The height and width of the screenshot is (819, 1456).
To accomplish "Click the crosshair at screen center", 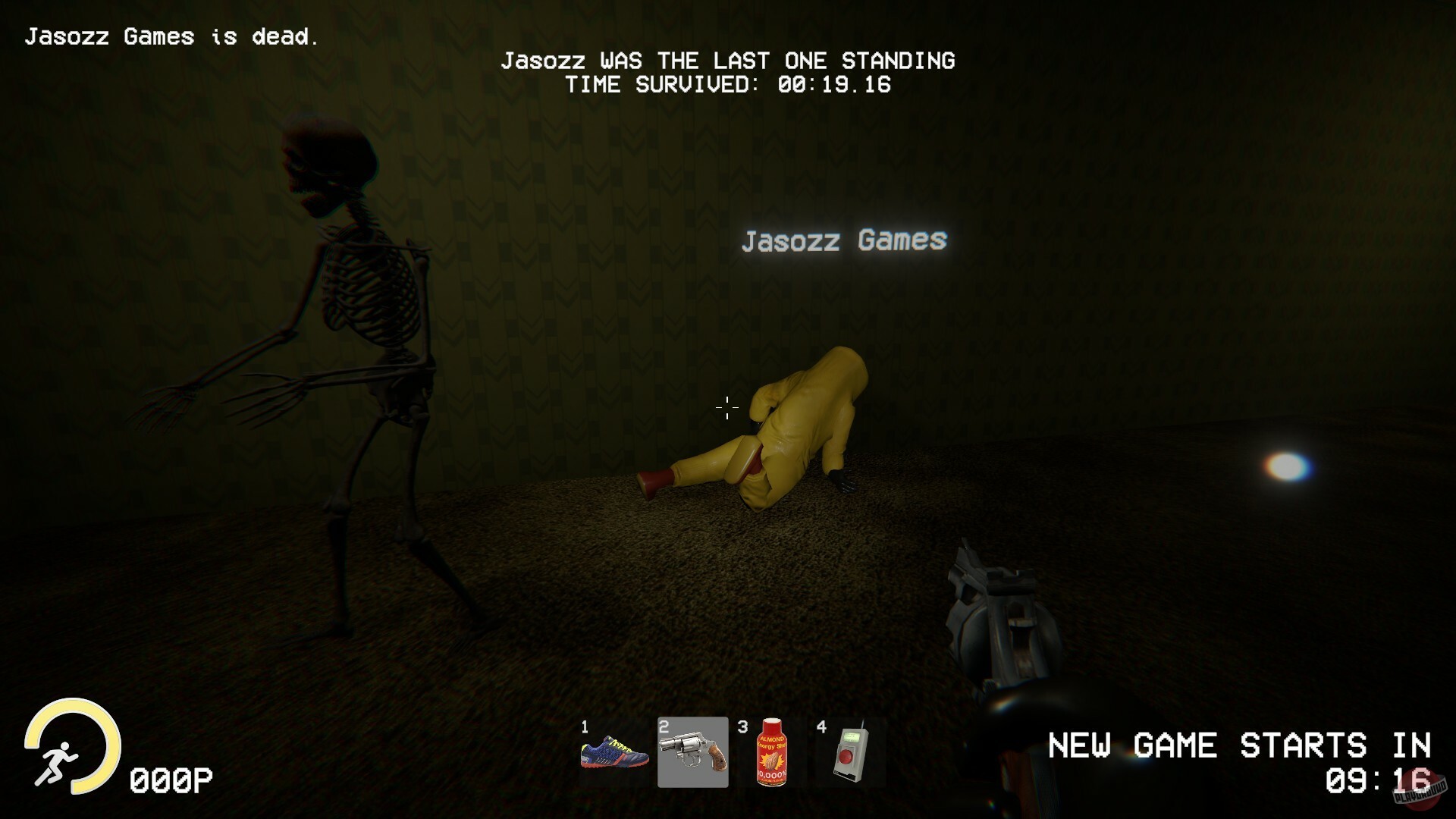I will [x=726, y=409].
